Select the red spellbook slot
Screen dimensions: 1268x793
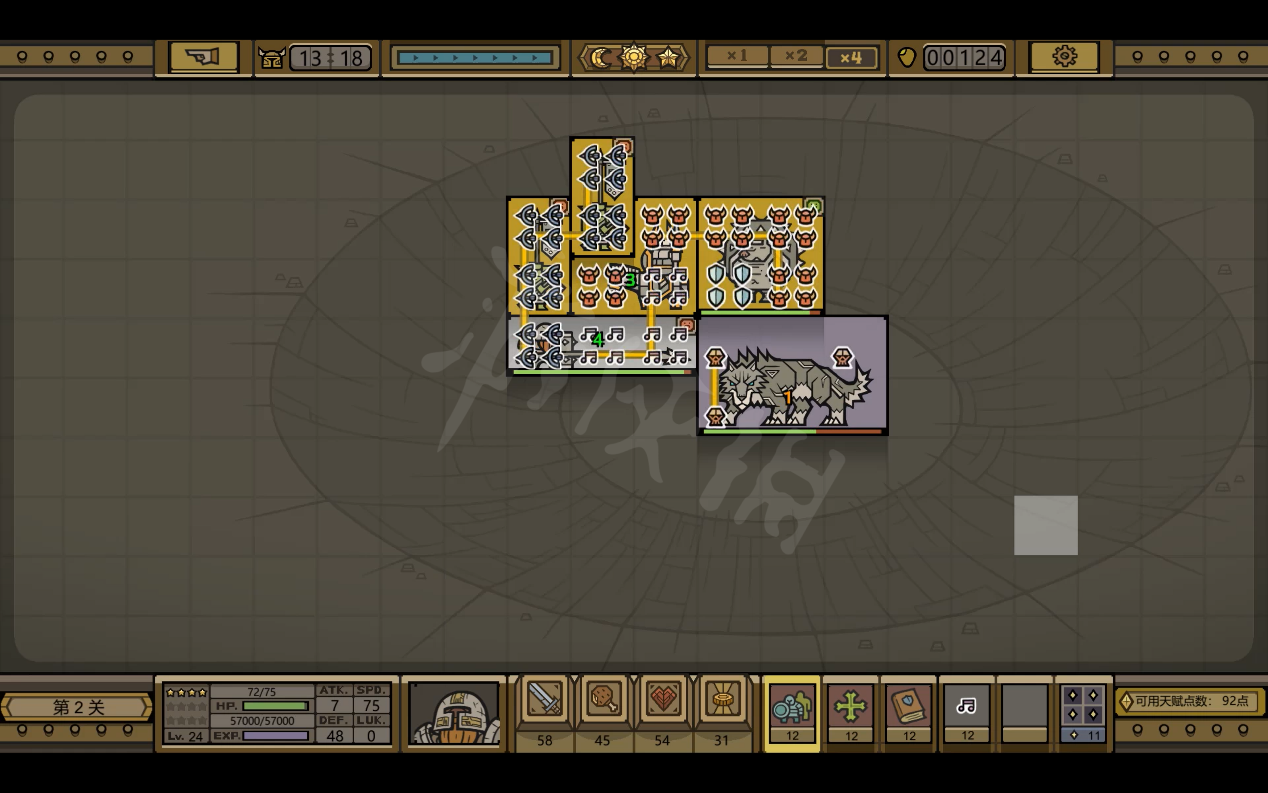pyautogui.click(x=909, y=708)
